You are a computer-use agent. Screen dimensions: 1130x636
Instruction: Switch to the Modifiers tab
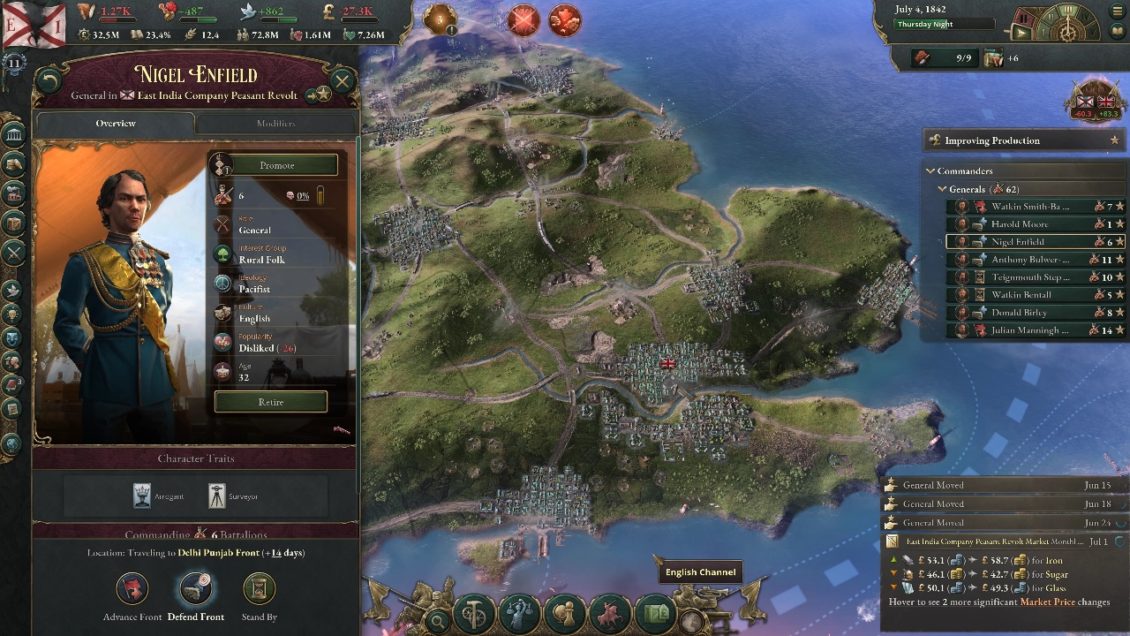[x=275, y=124]
